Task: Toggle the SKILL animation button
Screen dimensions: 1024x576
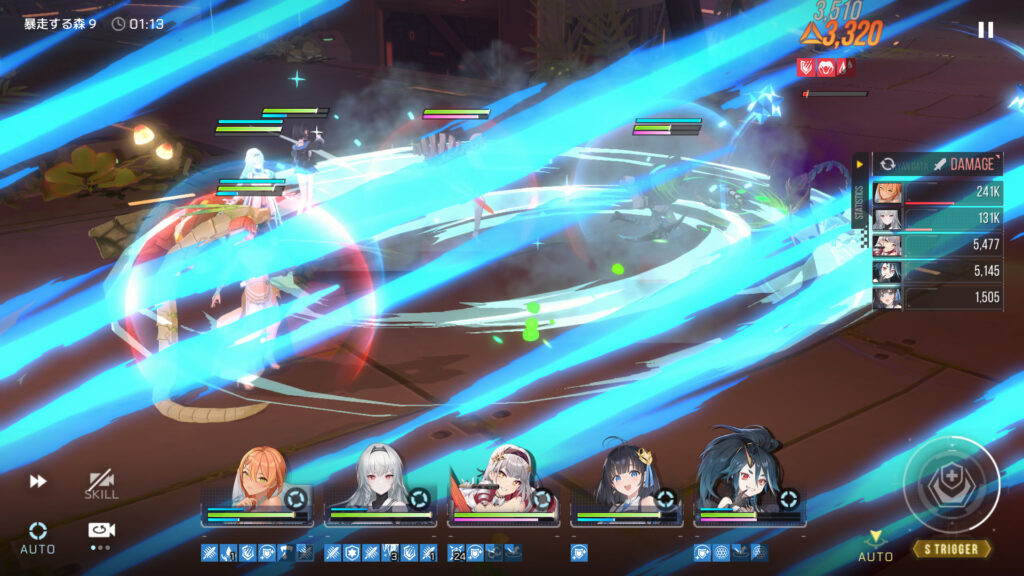Action: (x=101, y=485)
